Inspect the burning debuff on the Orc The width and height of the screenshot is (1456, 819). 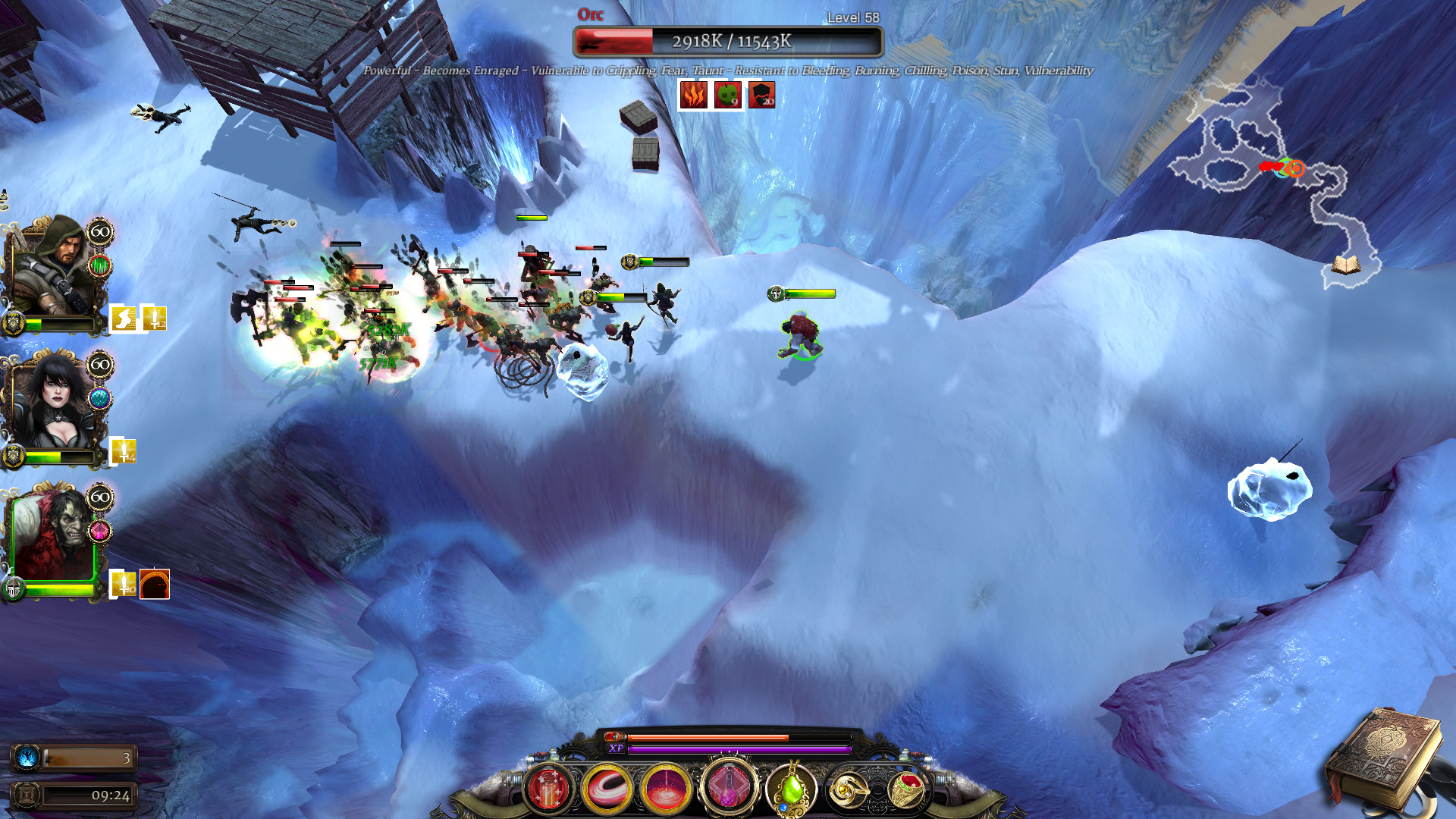click(x=694, y=96)
